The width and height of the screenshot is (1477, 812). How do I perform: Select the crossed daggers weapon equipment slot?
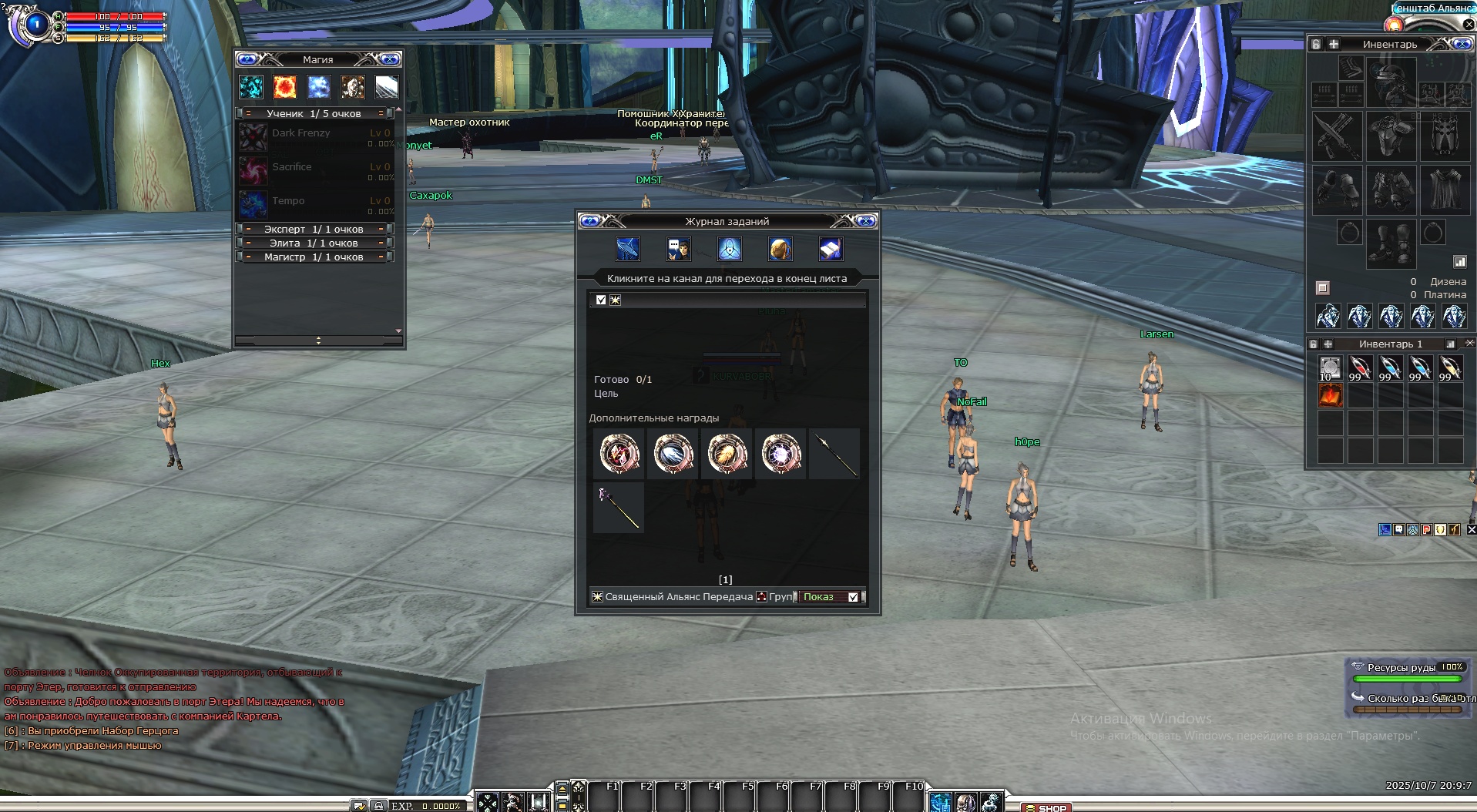(1337, 136)
